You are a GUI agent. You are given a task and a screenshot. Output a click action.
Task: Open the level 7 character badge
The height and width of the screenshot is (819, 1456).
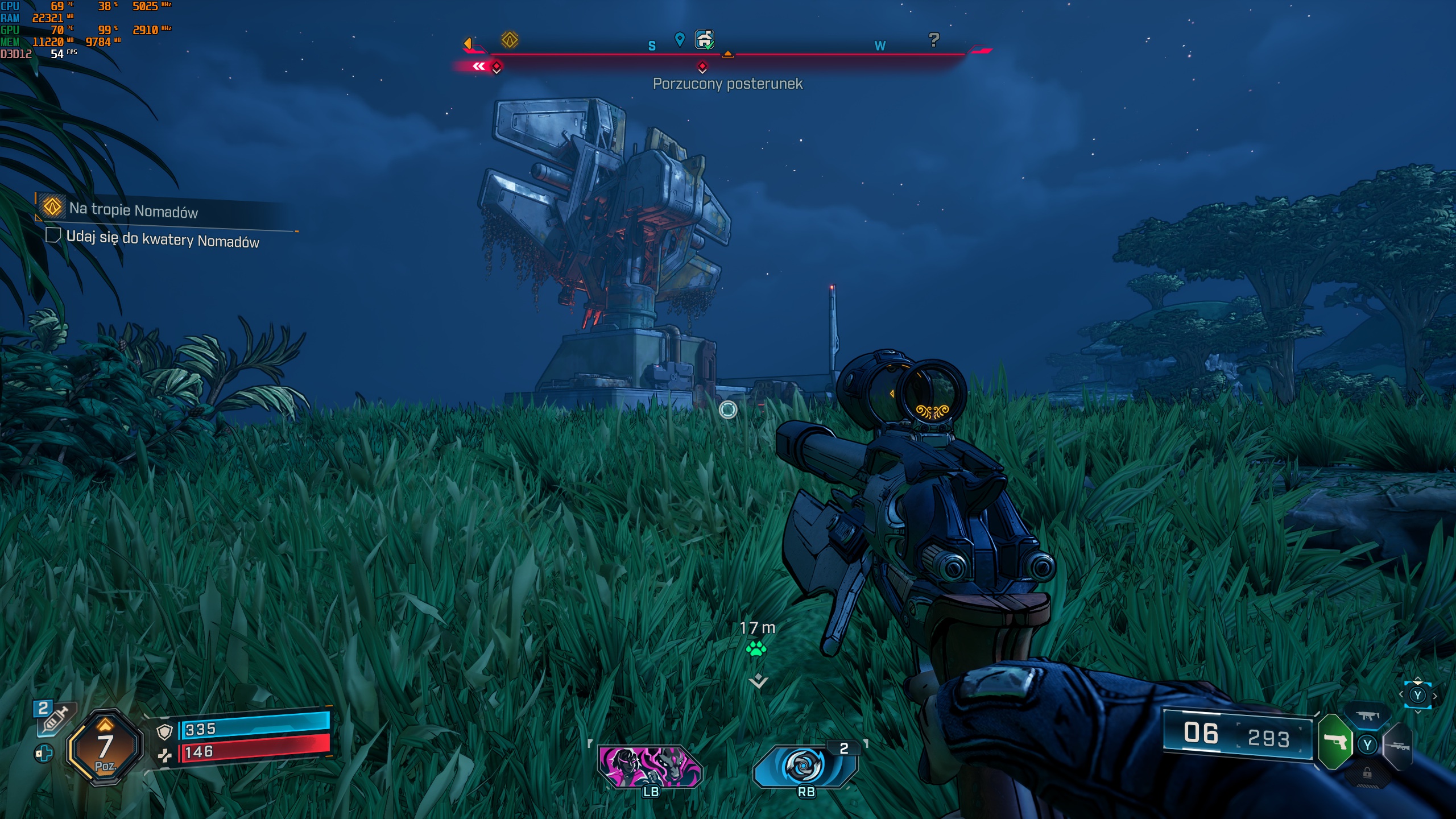pos(105,748)
